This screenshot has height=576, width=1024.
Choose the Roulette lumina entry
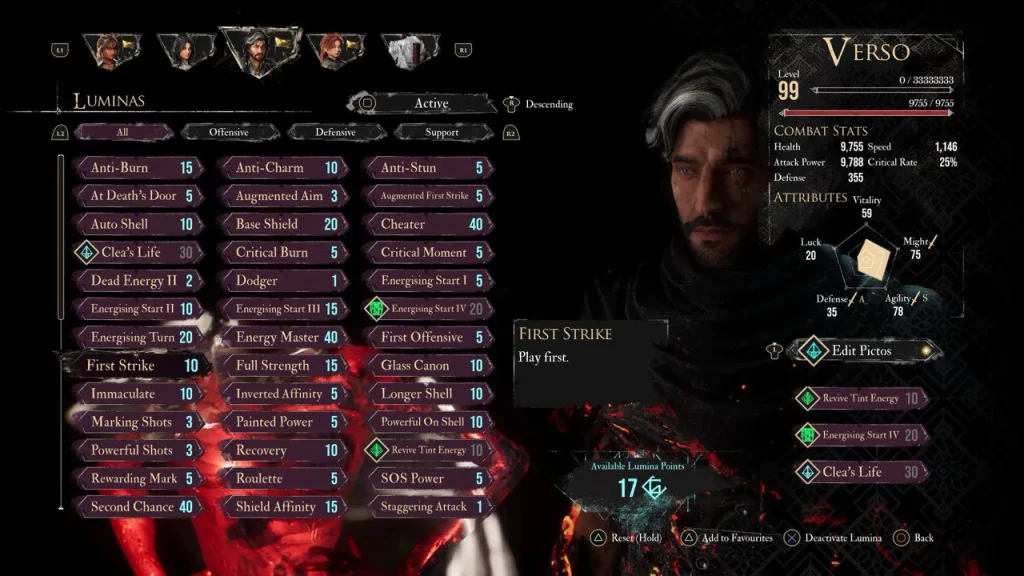[x=282, y=479]
